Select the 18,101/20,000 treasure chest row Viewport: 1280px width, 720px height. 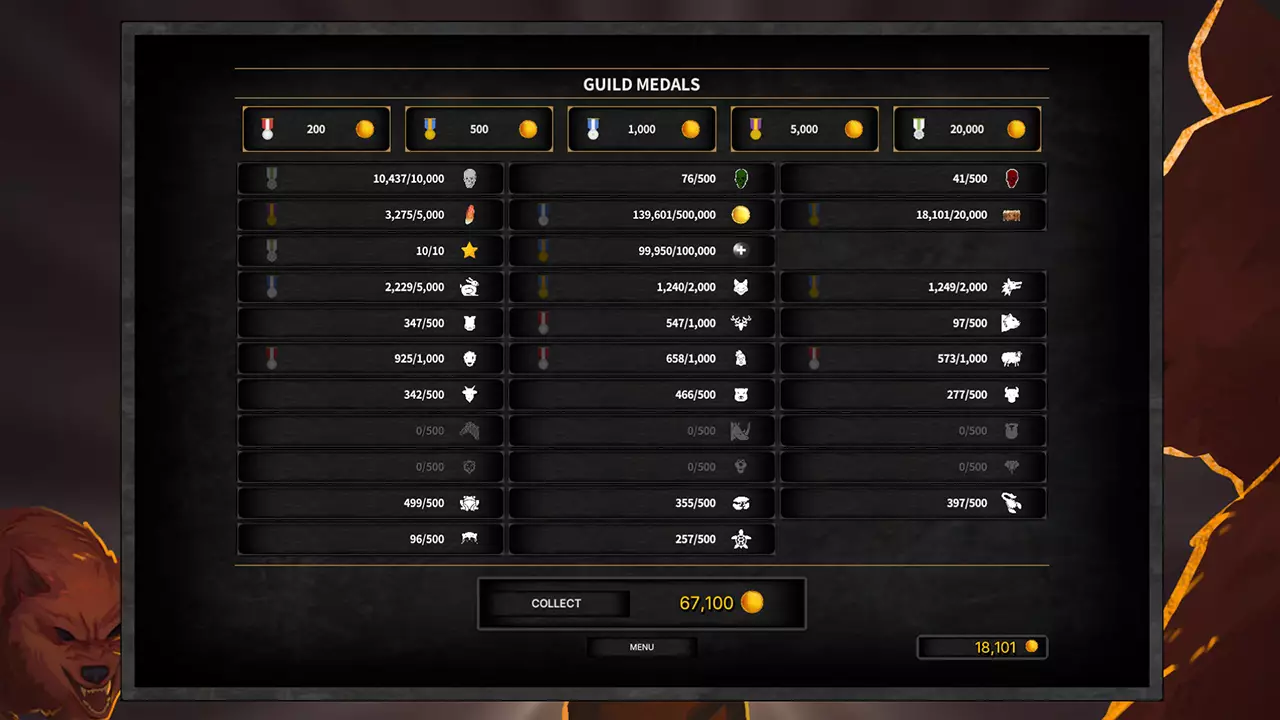pyautogui.click(x=913, y=215)
